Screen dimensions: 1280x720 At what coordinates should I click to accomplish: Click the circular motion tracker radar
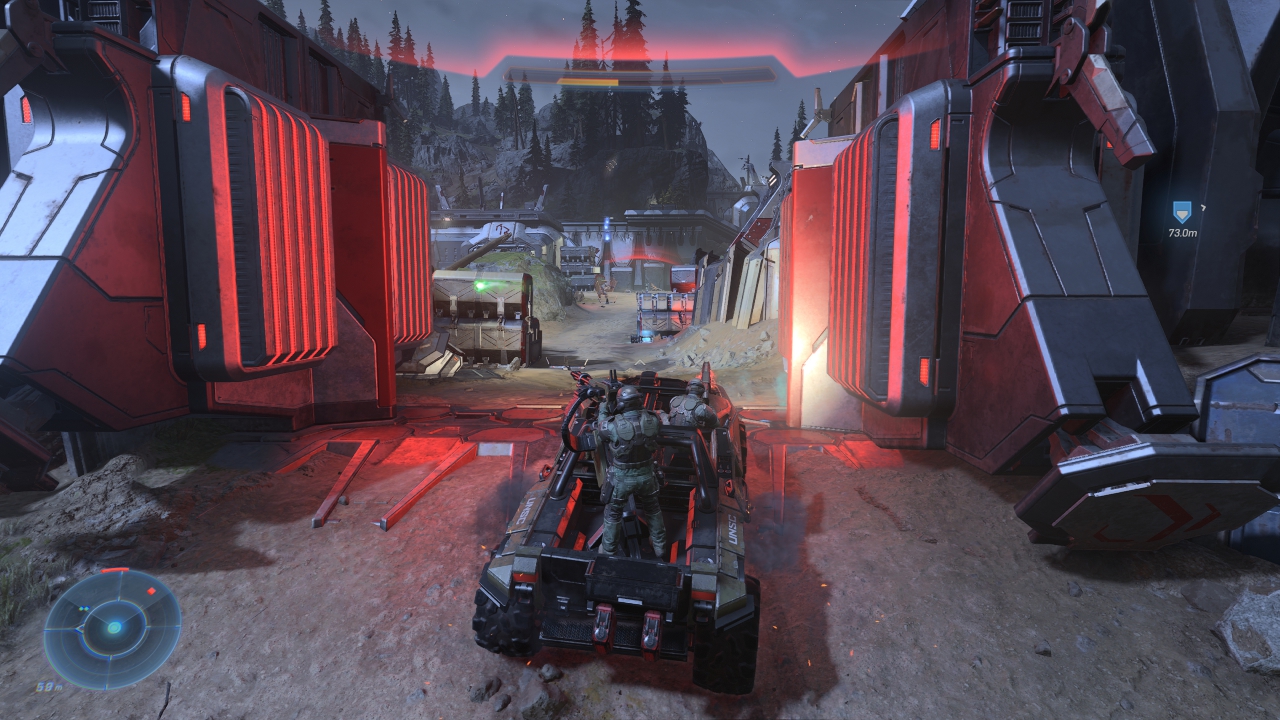point(113,628)
